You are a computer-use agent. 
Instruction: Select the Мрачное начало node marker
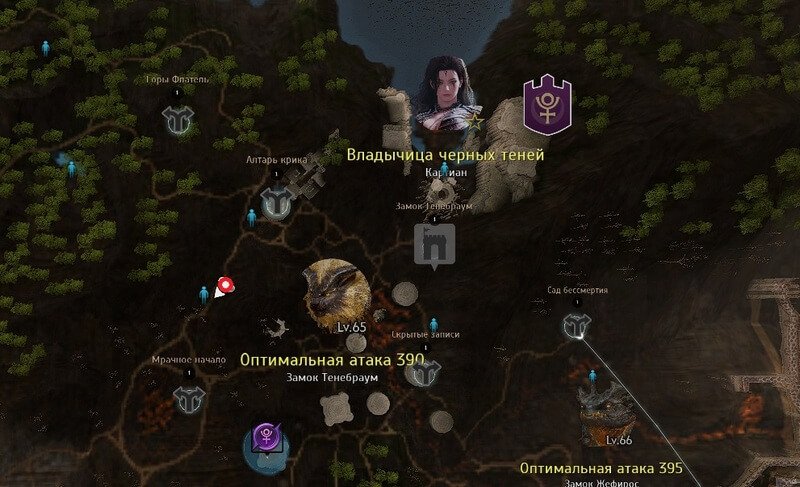[x=188, y=399]
